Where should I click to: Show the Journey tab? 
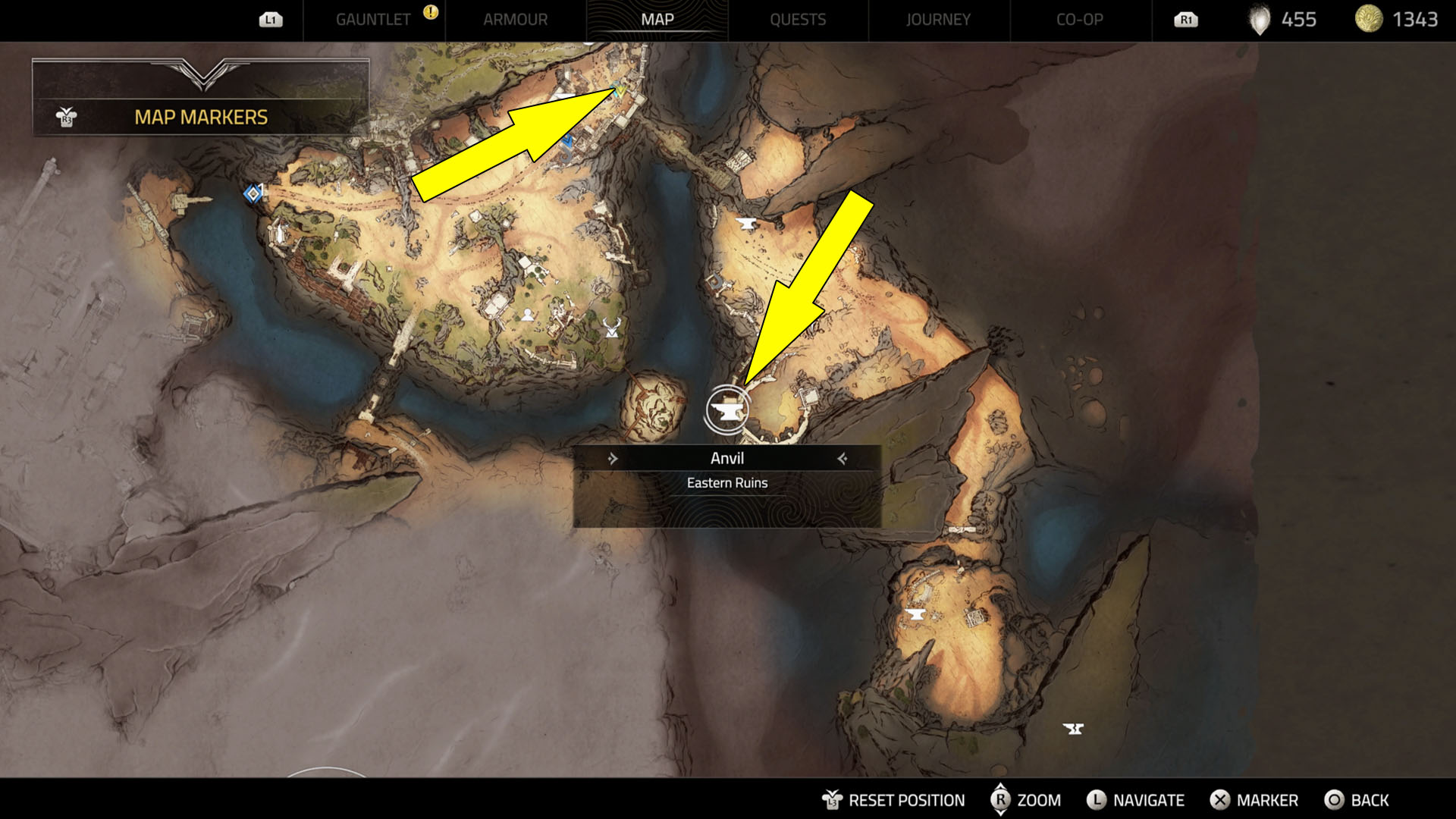pyautogui.click(x=938, y=20)
